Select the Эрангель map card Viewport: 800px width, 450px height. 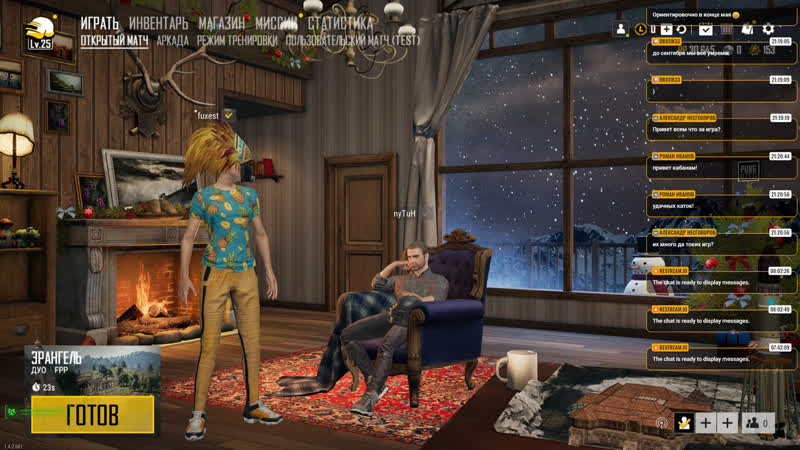pyautogui.click(x=92, y=368)
